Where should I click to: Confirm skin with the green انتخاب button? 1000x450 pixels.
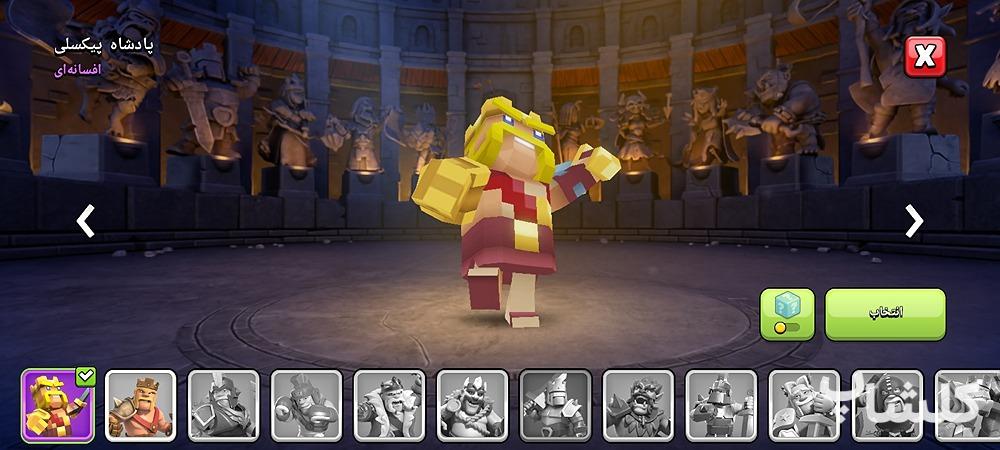pos(884,313)
